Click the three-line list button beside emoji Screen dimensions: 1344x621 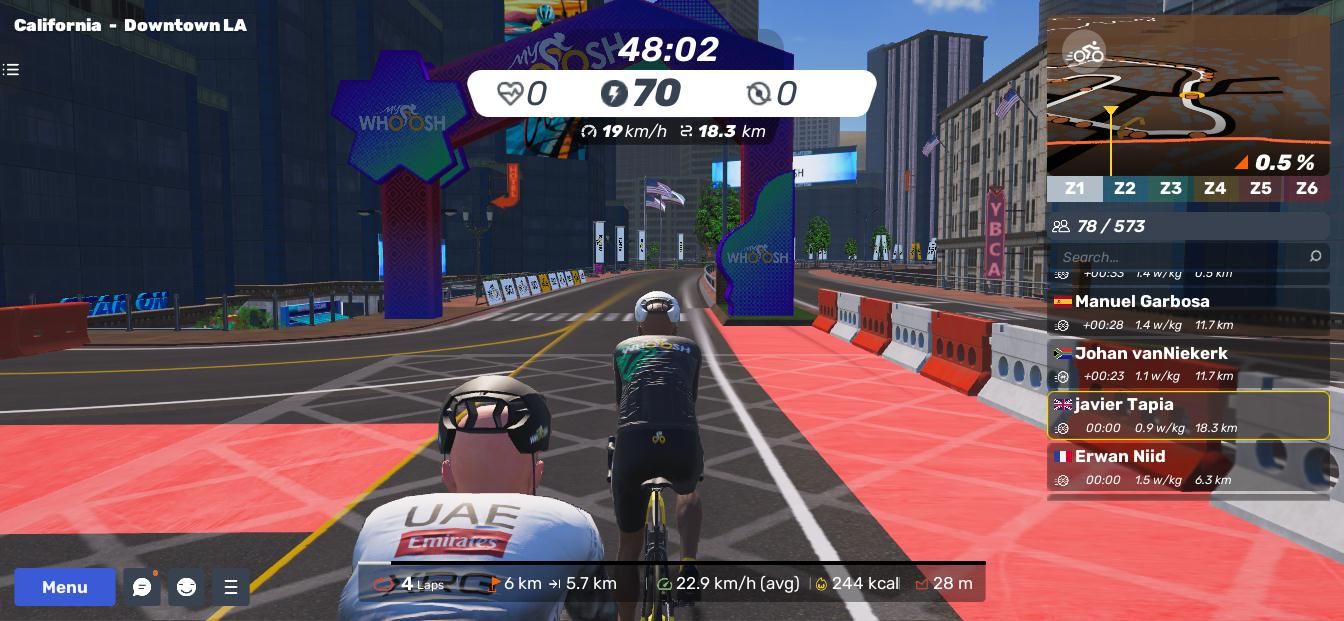[x=231, y=587]
